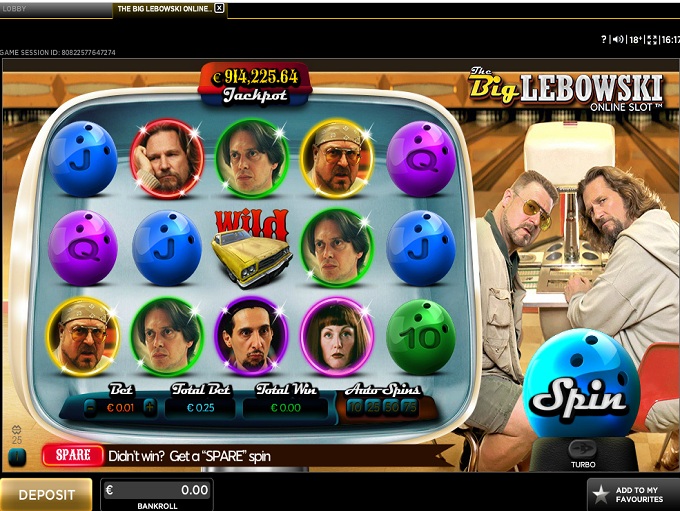Set auto-spins to 50
Screen dimensions: 680x511
click(x=391, y=407)
